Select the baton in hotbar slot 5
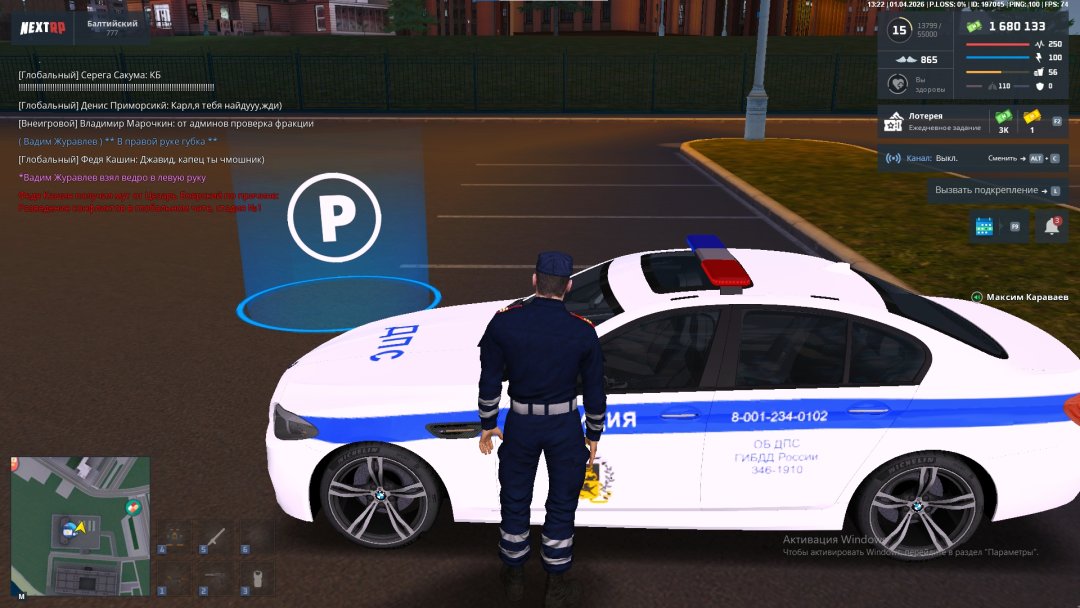 [216, 537]
